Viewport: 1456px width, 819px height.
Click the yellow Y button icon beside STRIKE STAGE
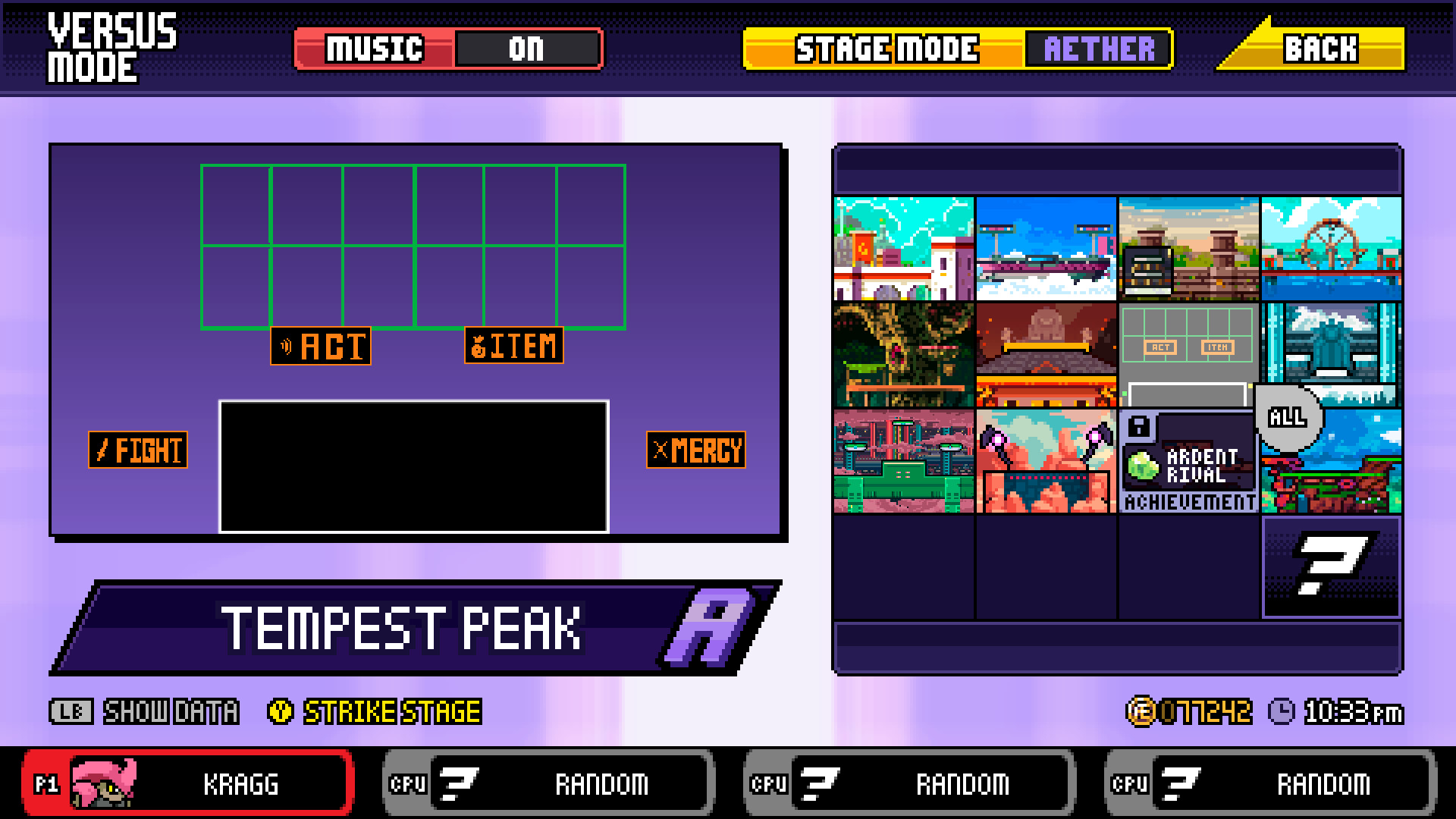pyautogui.click(x=280, y=711)
